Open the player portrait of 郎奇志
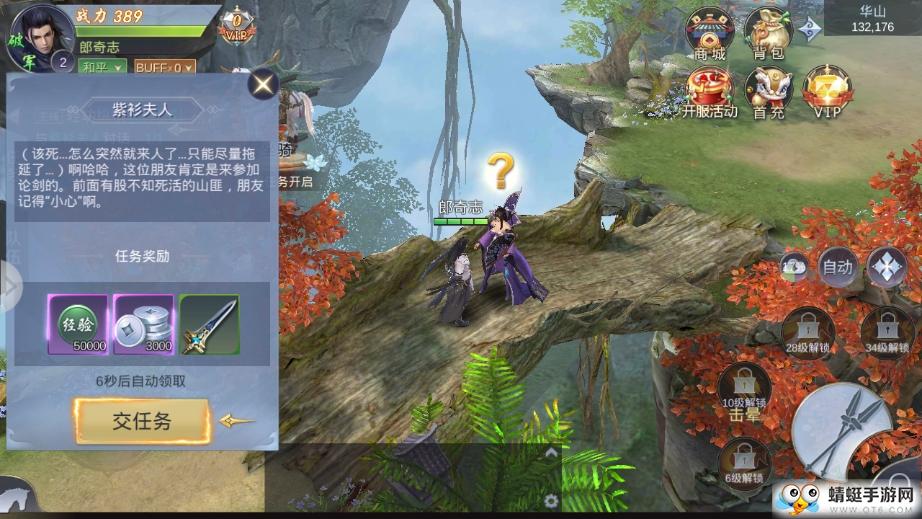Viewport: 922px width, 519px height. (x=40, y=33)
